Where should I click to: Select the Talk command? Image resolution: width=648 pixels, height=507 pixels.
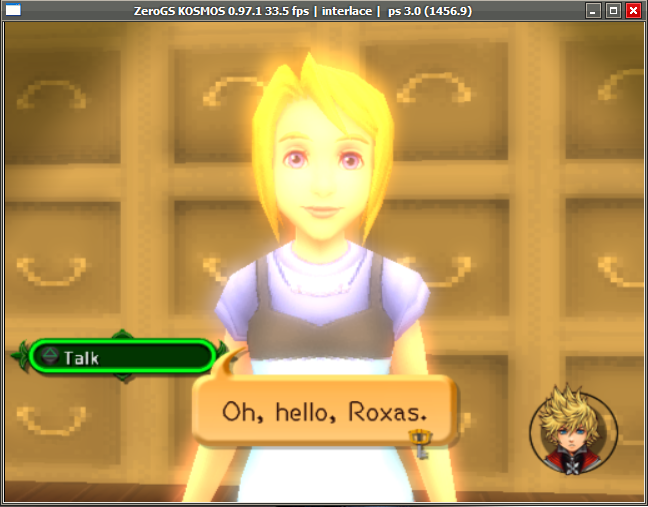click(120, 356)
